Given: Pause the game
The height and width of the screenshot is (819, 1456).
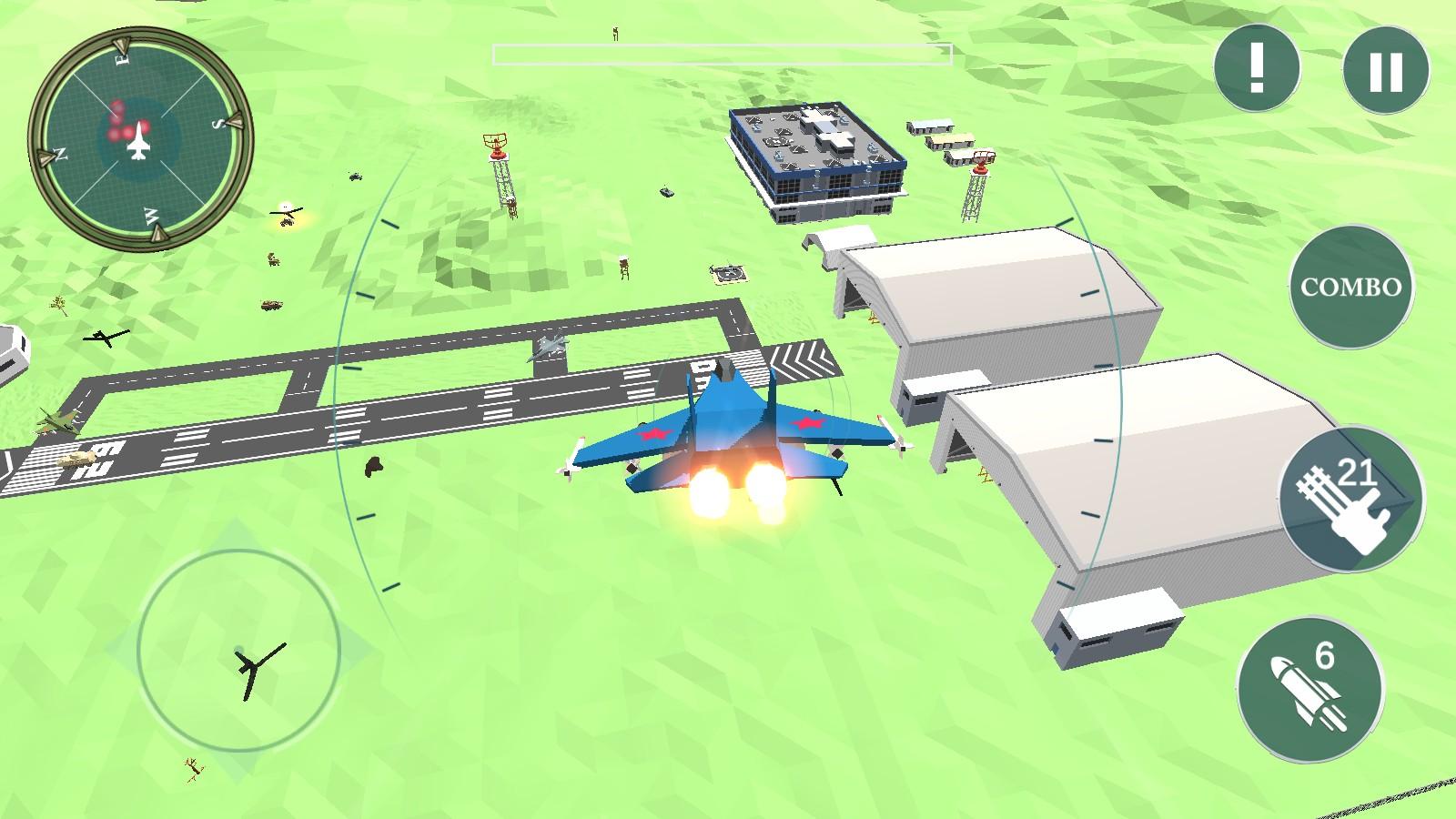Looking at the screenshot, I should click(1386, 70).
